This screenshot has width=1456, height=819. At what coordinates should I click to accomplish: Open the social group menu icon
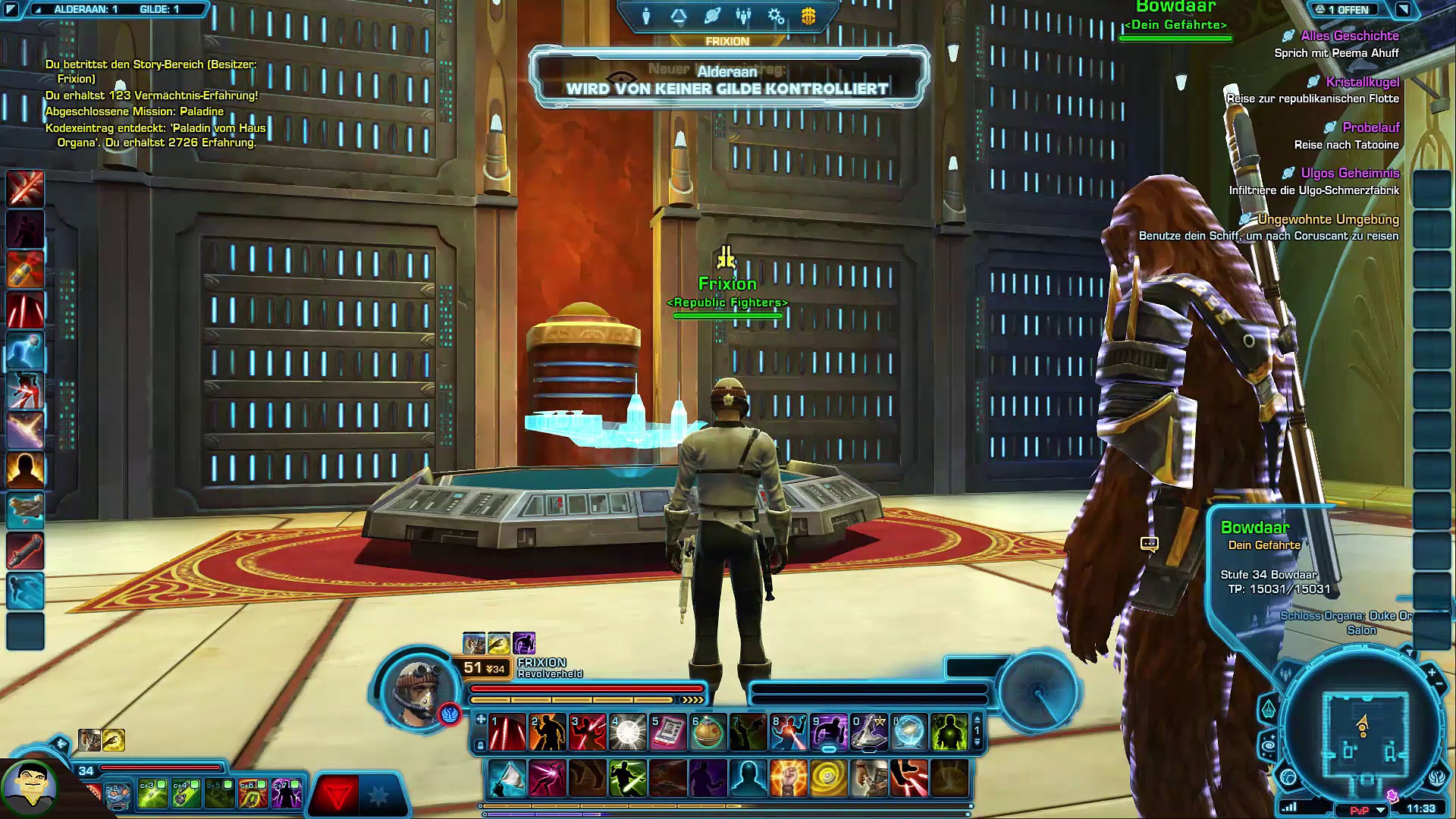(x=743, y=16)
